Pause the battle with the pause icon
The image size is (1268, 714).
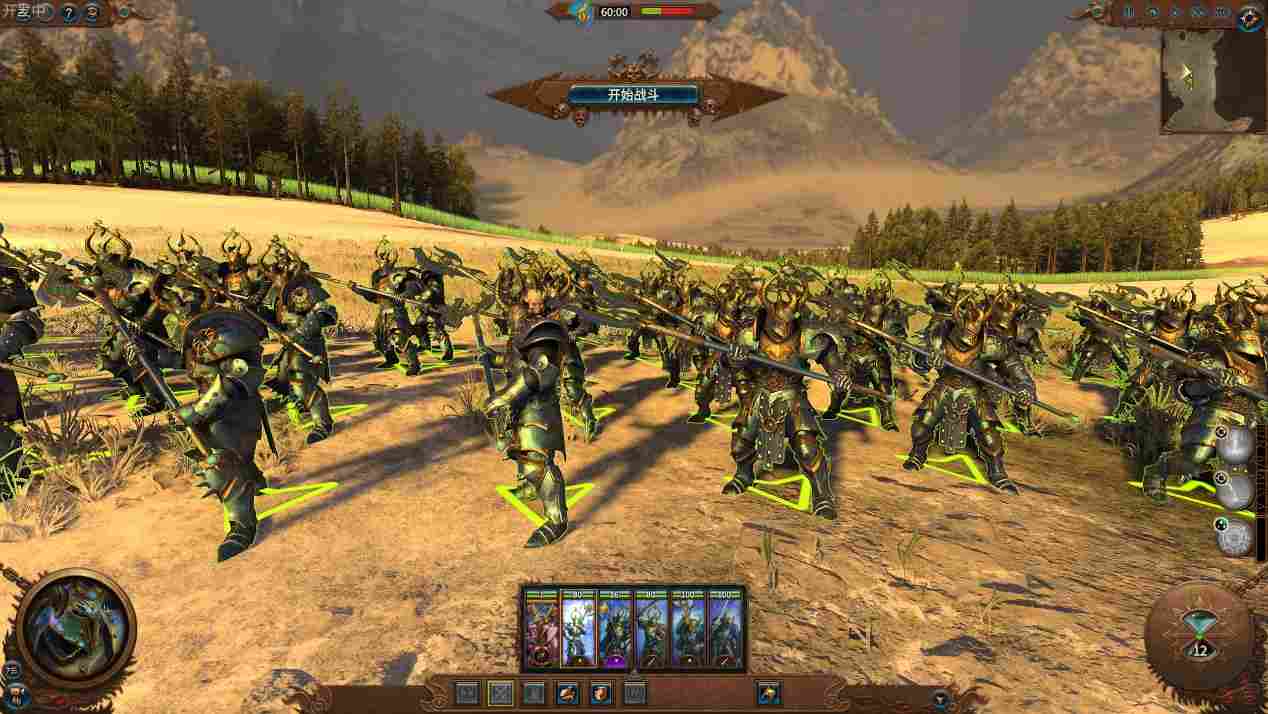1129,13
